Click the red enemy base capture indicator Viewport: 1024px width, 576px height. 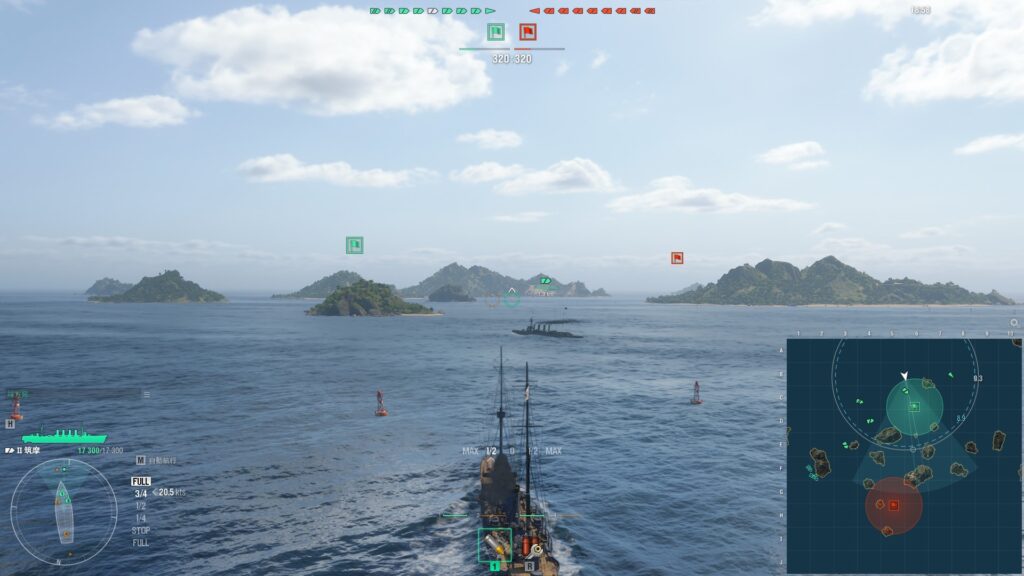point(527,32)
